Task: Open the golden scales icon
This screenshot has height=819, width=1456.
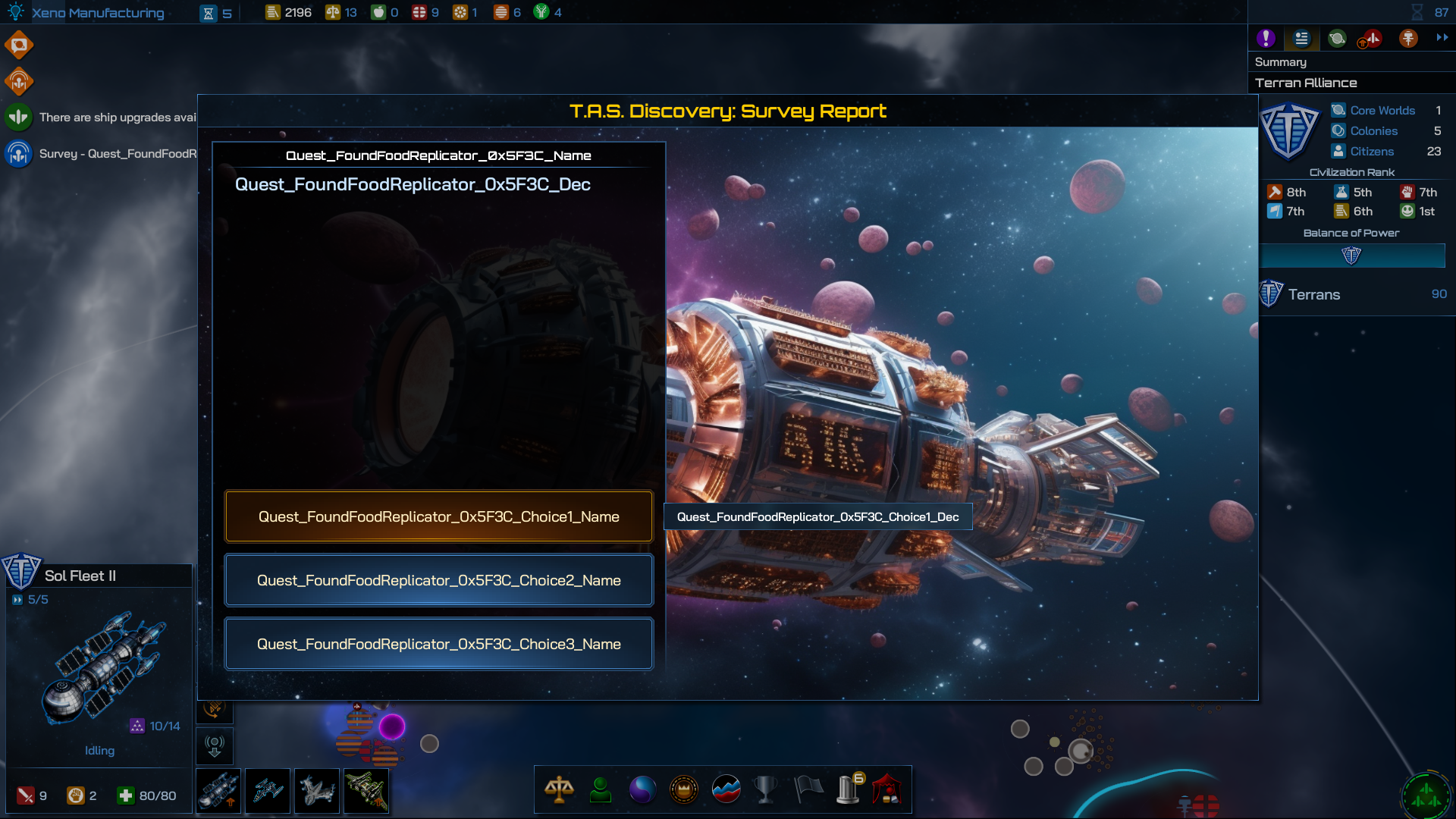Action: [x=559, y=789]
